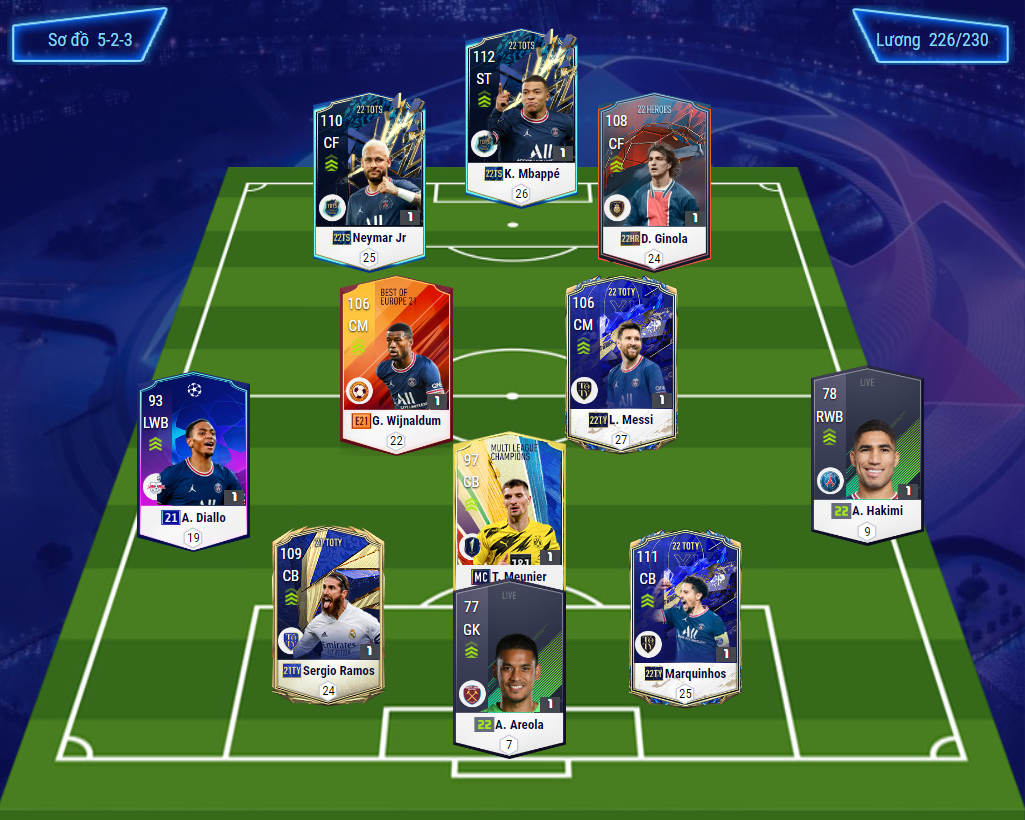The width and height of the screenshot is (1025, 820).
Task: Select G. Wijnaldum's midfielder card
Action: click(x=396, y=360)
